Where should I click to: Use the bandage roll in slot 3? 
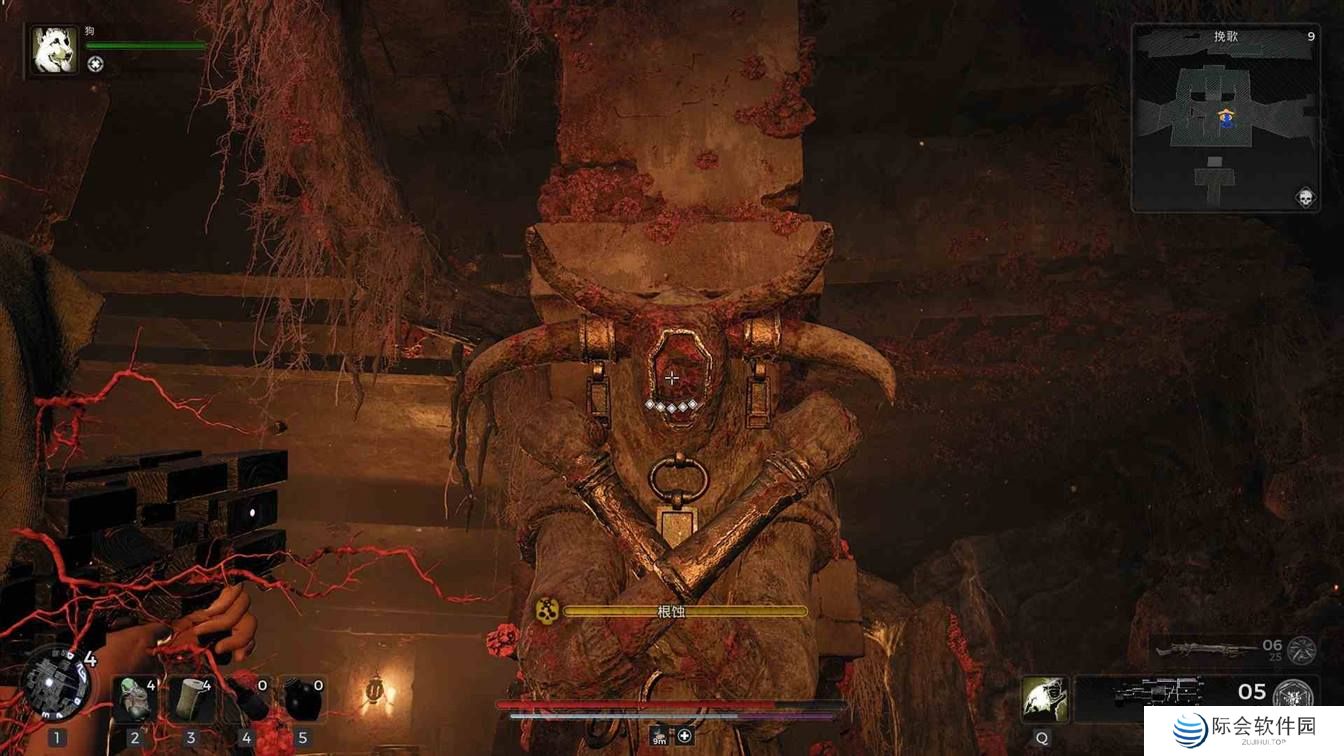click(190, 699)
